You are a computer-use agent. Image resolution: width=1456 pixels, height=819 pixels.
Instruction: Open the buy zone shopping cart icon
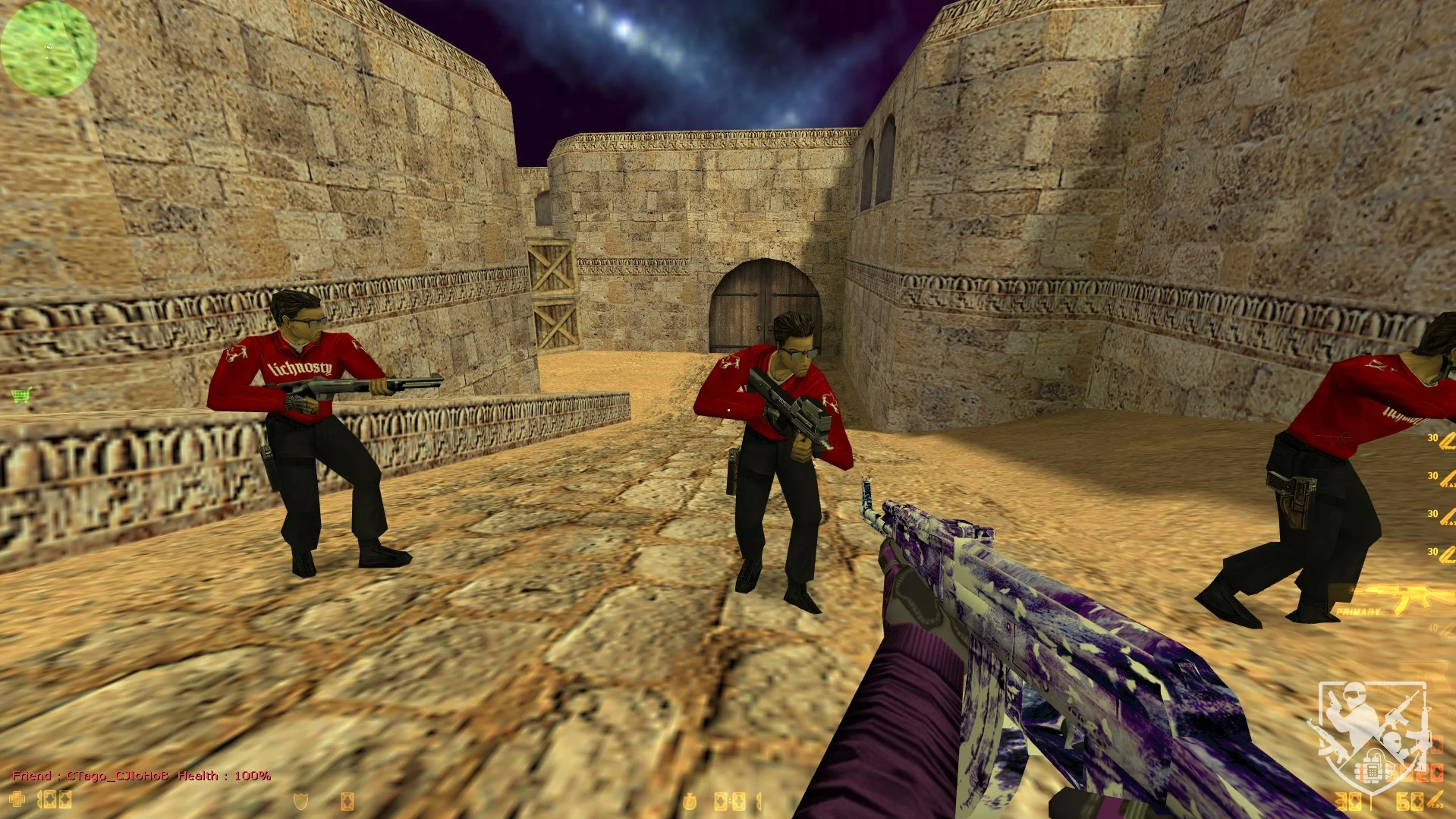(x=22, y=395)
